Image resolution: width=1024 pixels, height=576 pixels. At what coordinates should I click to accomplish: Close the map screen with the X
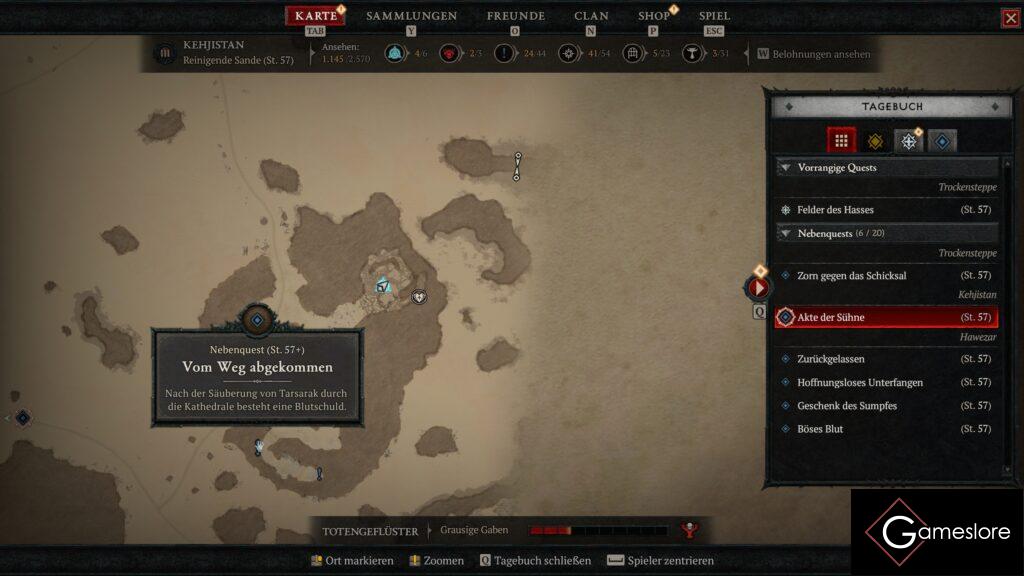[1010, 18]
